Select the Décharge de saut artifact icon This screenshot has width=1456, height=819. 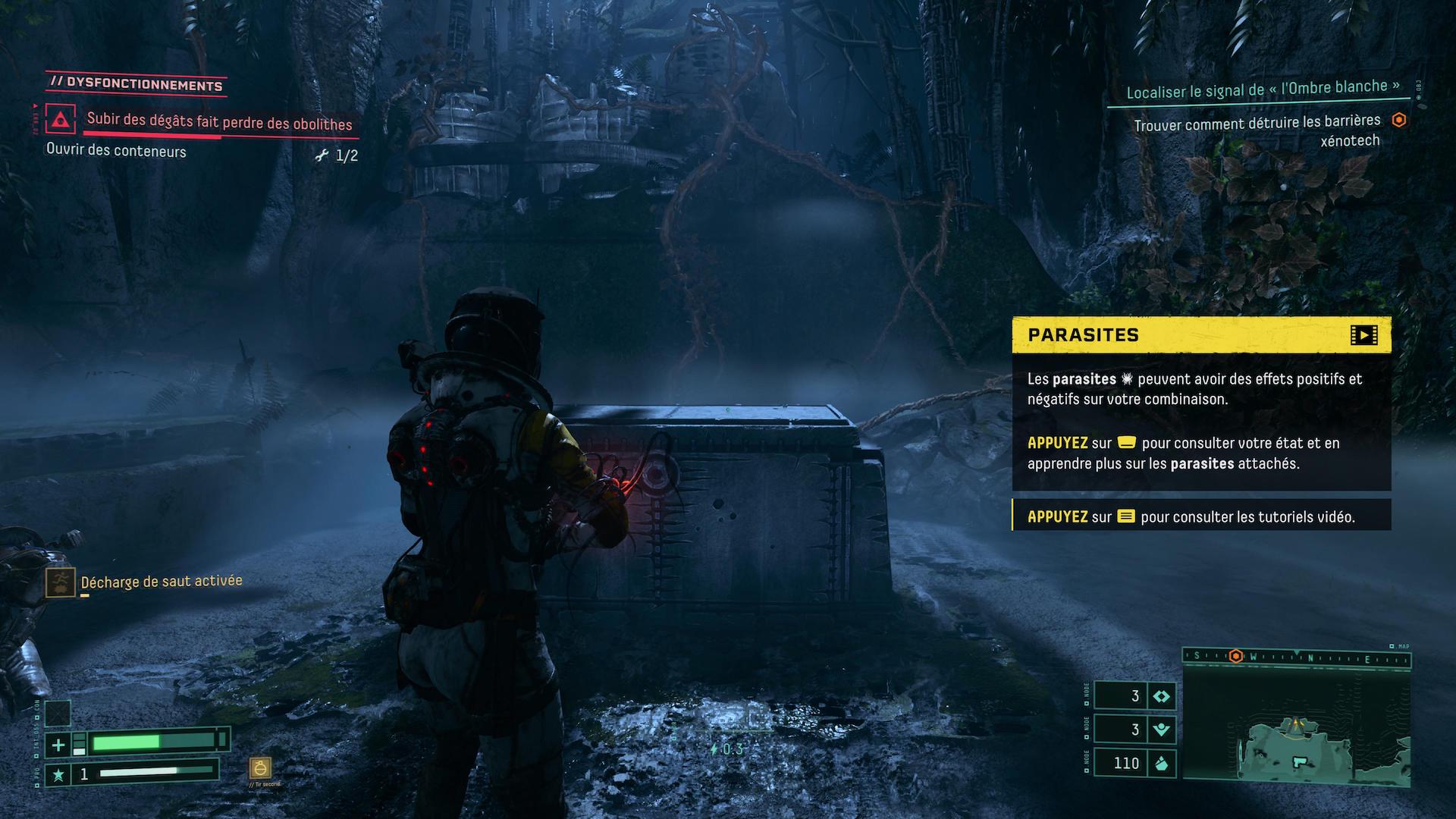point(60,582)
